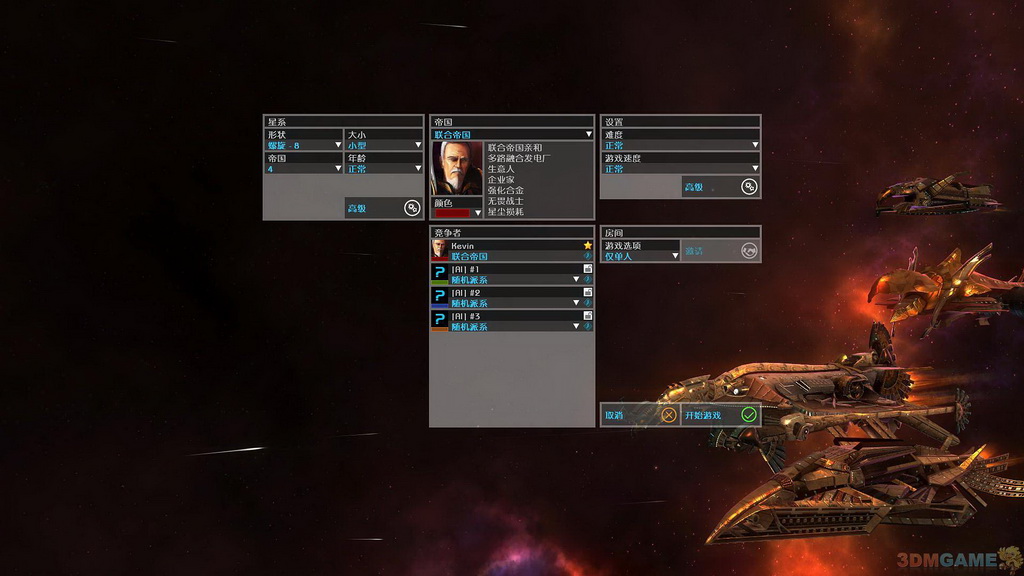Open the game options (游戏选项) dropdown
The width and height of the screenshot is (1024, 576).
tap(640, 256)
